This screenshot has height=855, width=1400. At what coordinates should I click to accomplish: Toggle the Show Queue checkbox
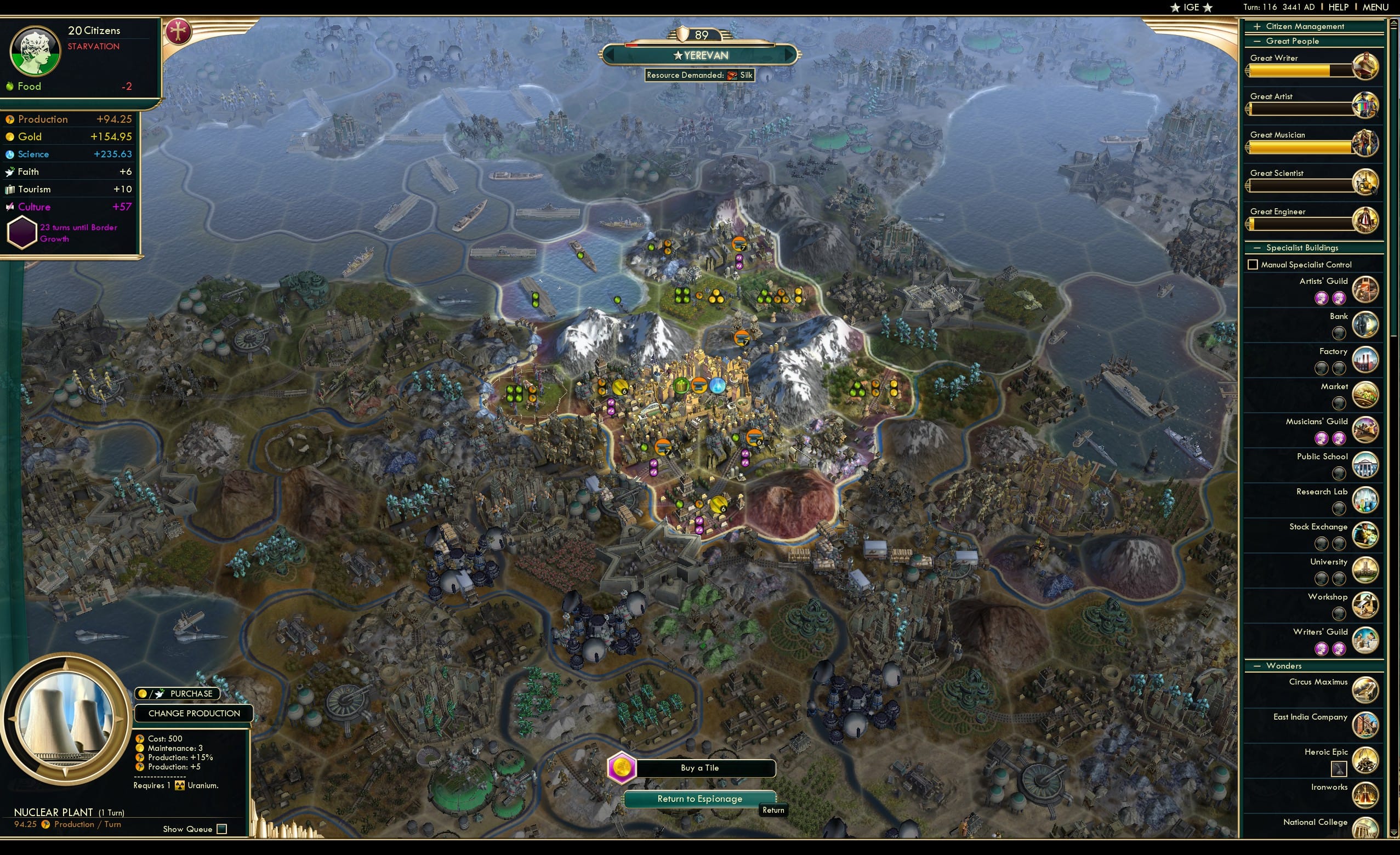[x=221, y=829]
